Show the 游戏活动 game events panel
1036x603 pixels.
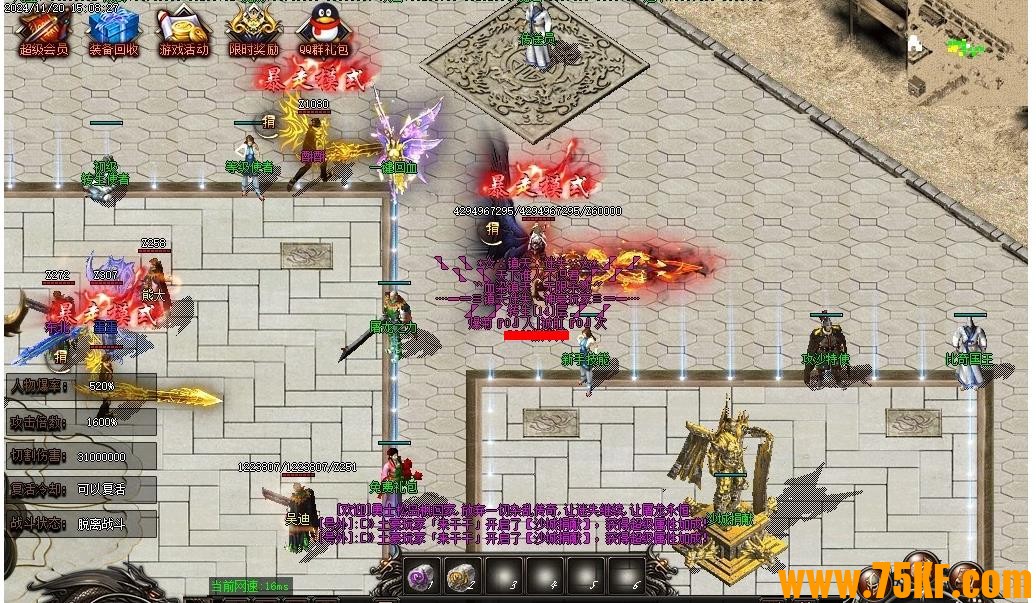coord(184,30)
